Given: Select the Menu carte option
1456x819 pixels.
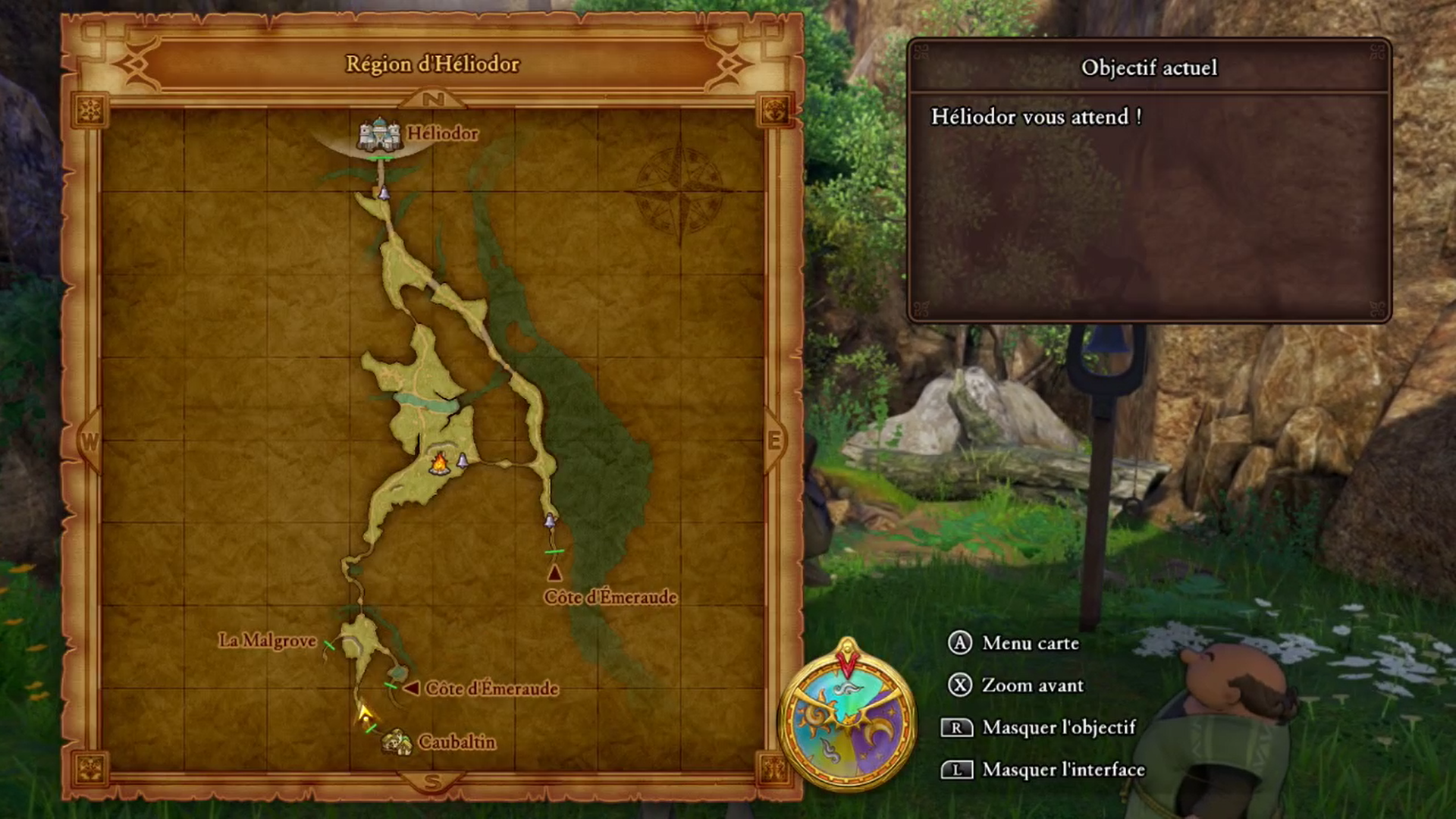Looking at the screenshot, I should click(x=1030, y=643).
